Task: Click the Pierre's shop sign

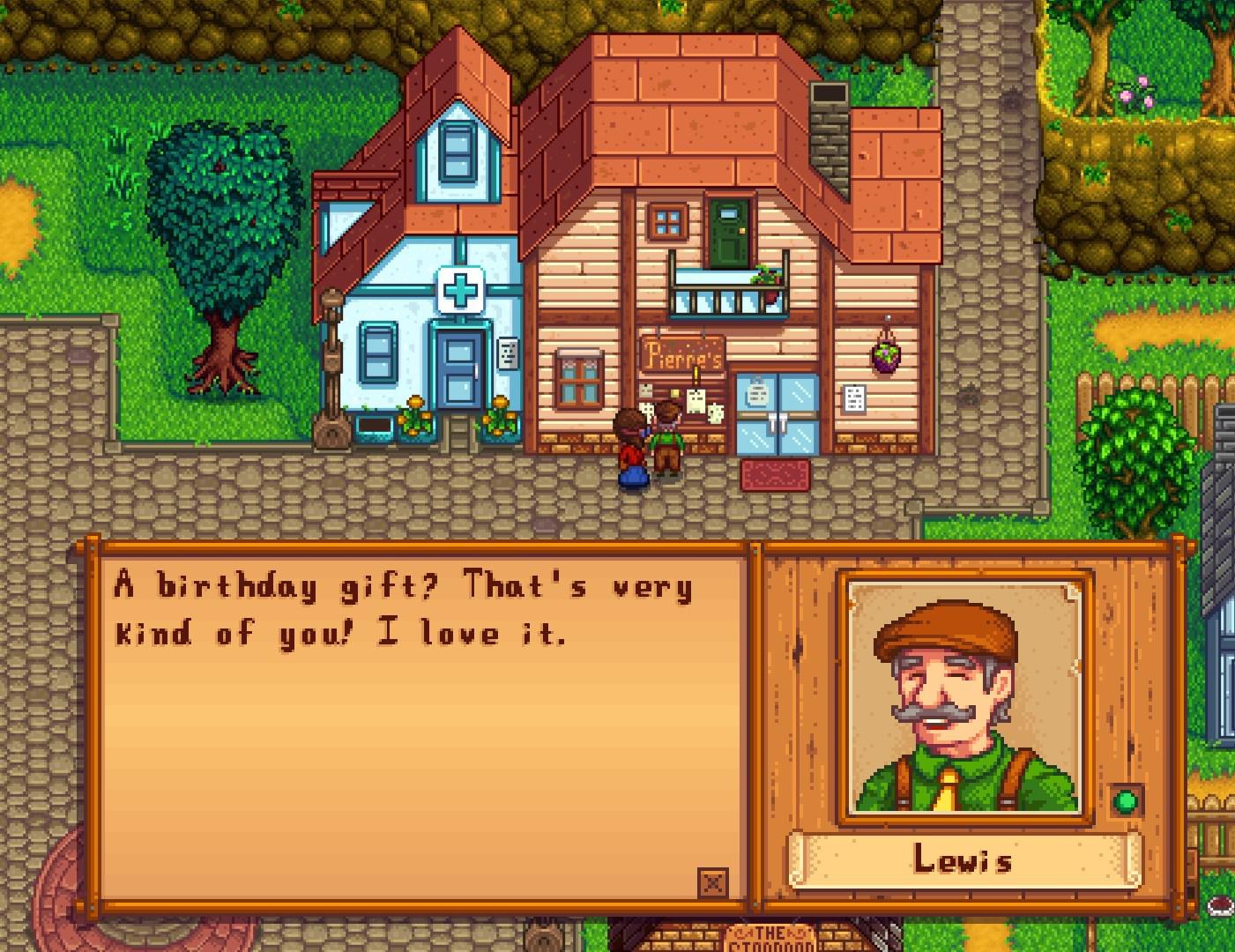Action: tap(683, 356)
